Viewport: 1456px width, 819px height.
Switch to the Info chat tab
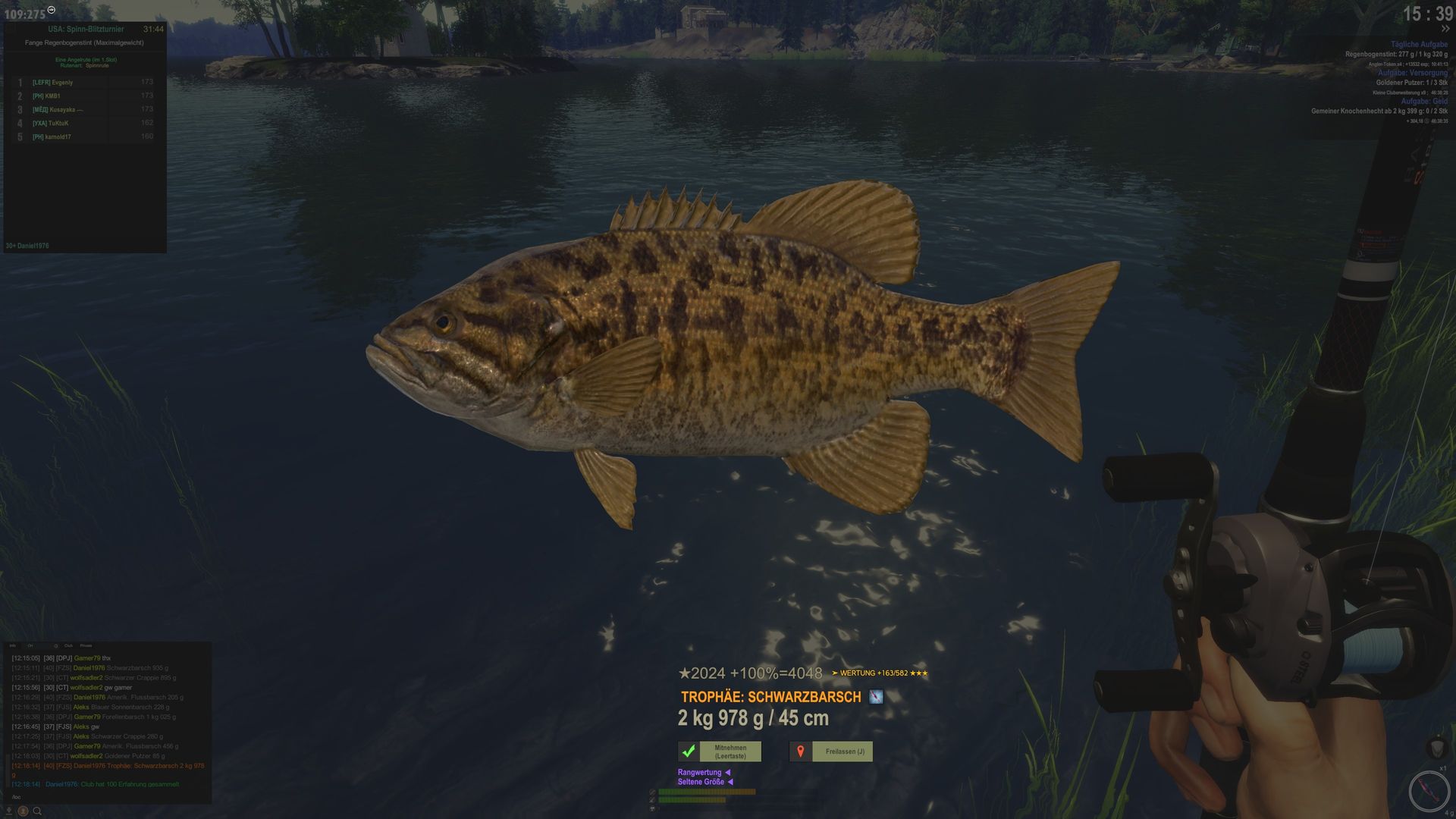point(13,646)
